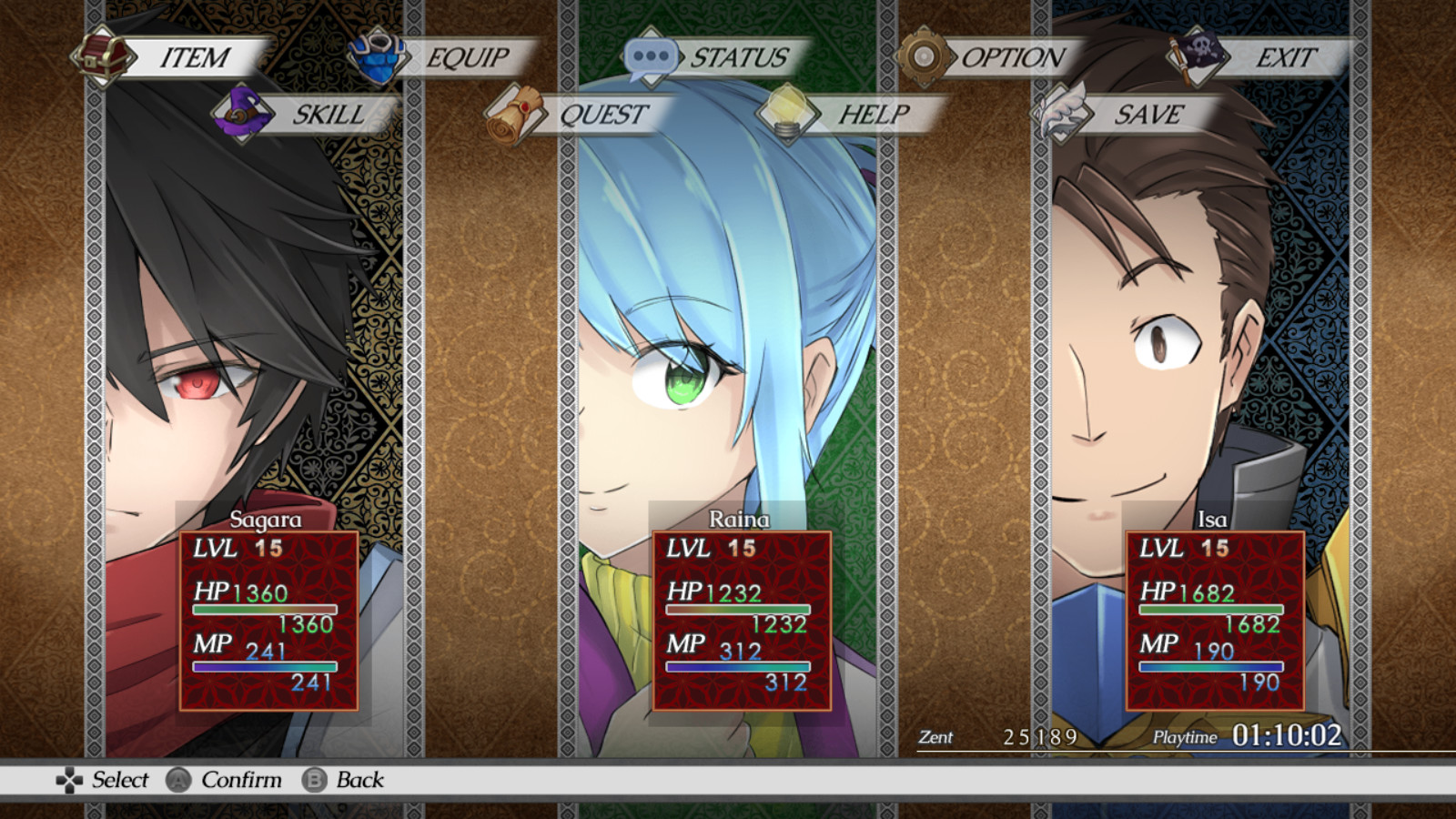Click the treasure chest Item icon
The height and width of the screenshot is (819, 1456).
[x=103, y=55]
